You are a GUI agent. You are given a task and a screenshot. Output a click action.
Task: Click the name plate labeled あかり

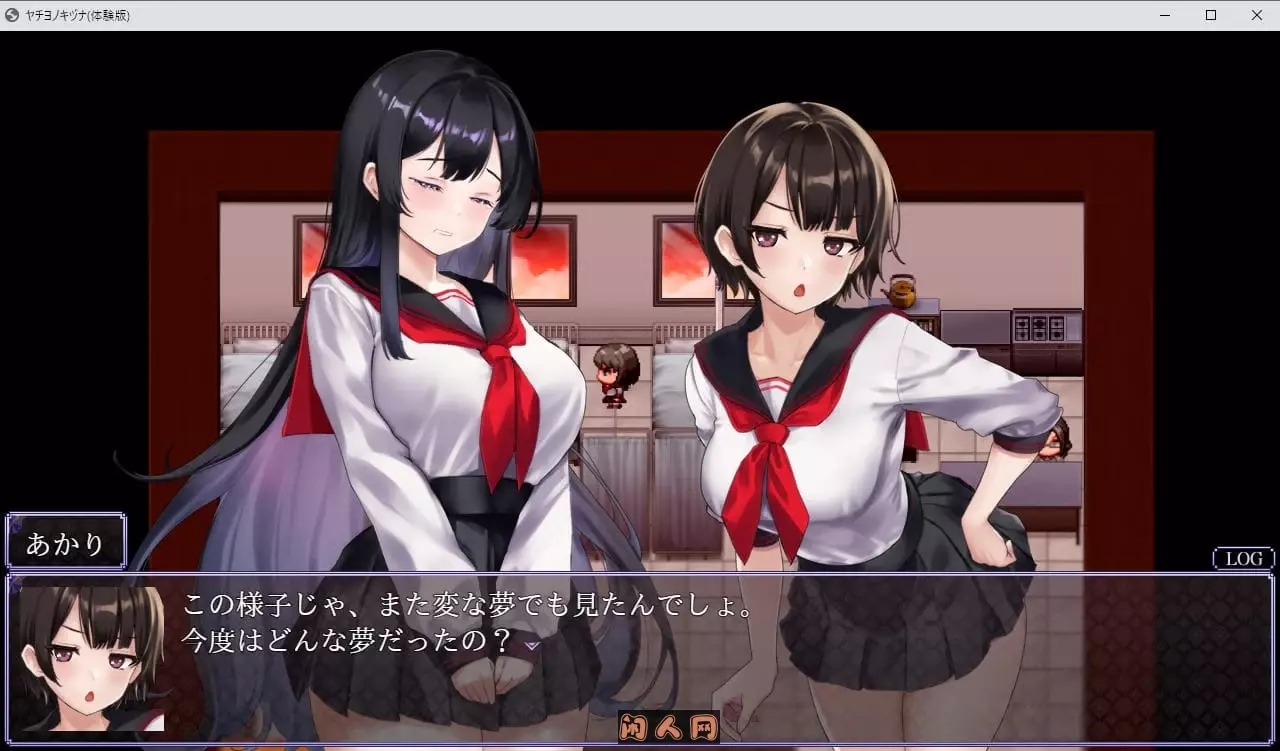pos(65,542)
